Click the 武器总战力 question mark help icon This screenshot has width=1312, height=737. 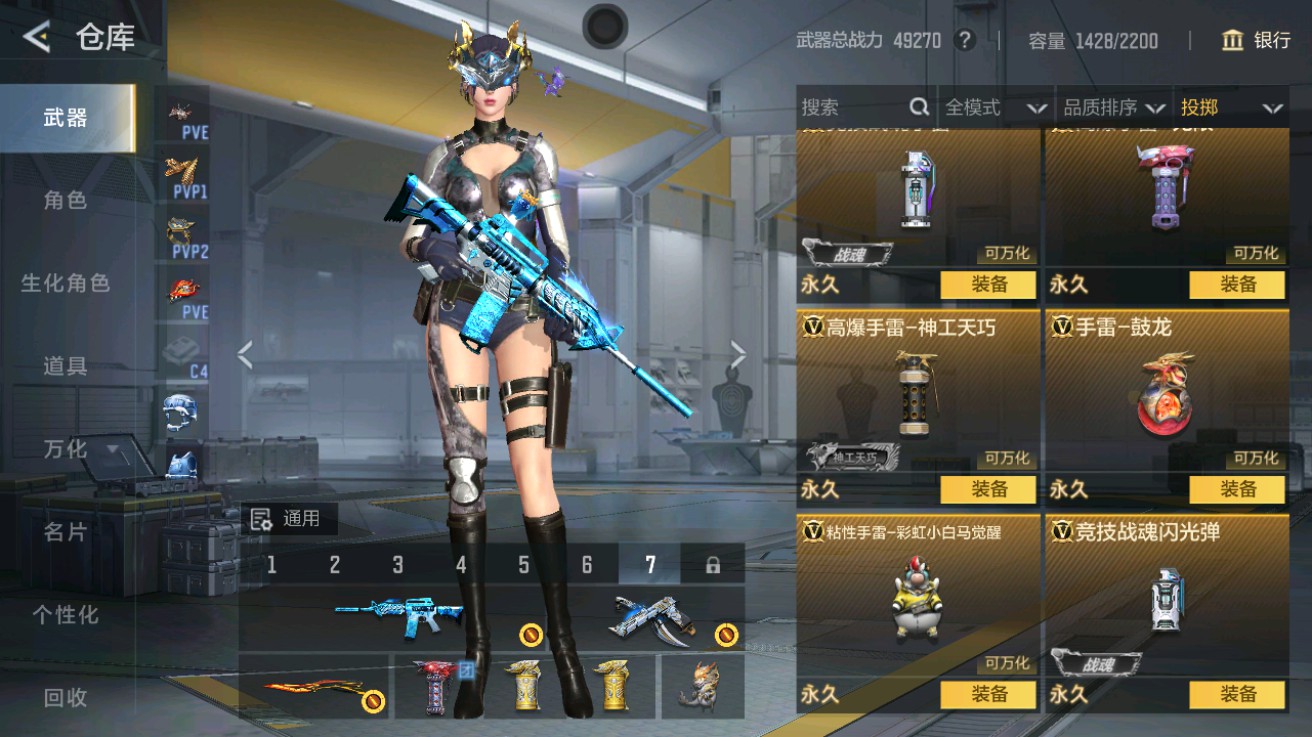click(963, 41)
